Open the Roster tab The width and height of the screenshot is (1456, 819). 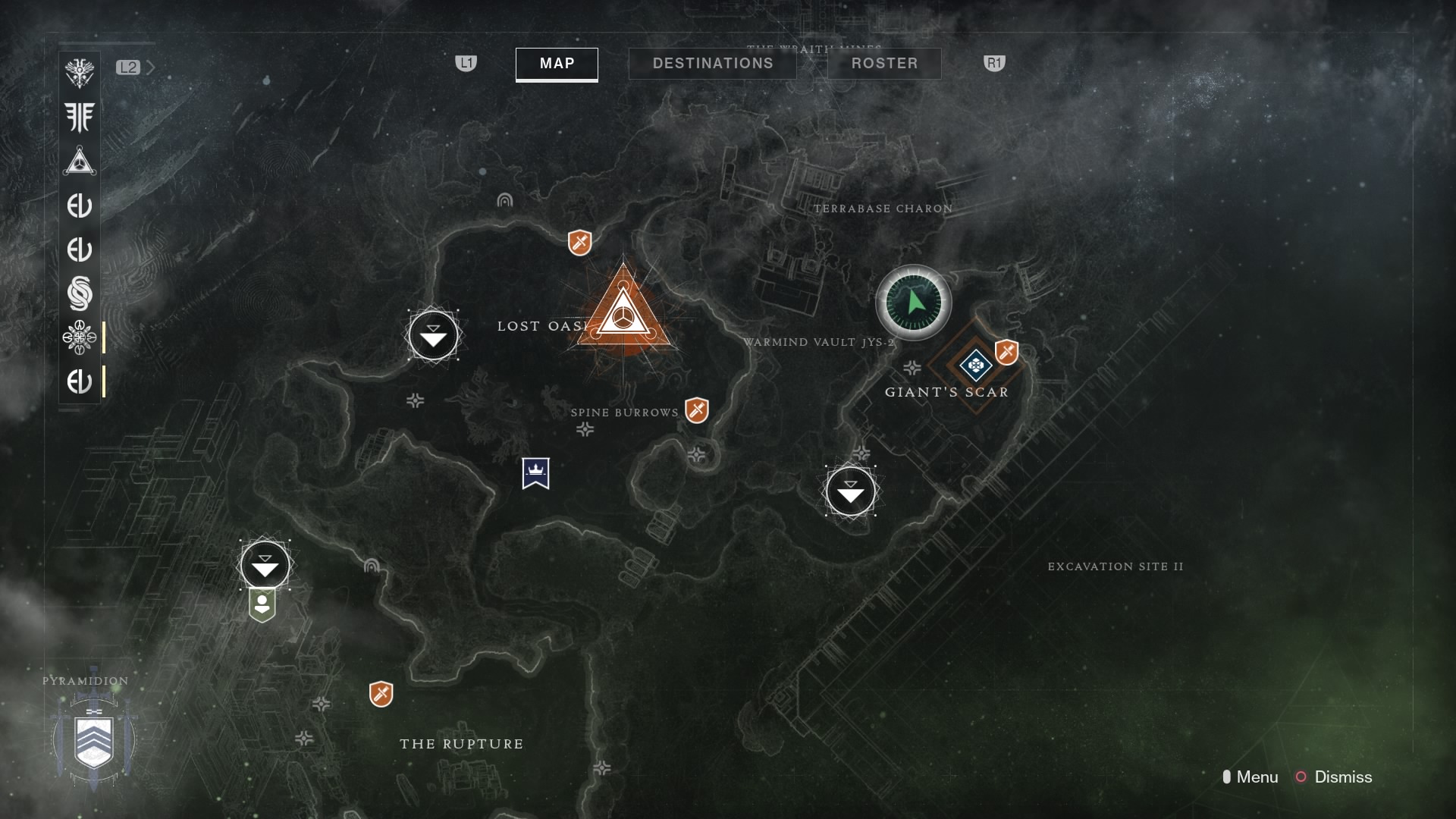[x=883, y=64]
